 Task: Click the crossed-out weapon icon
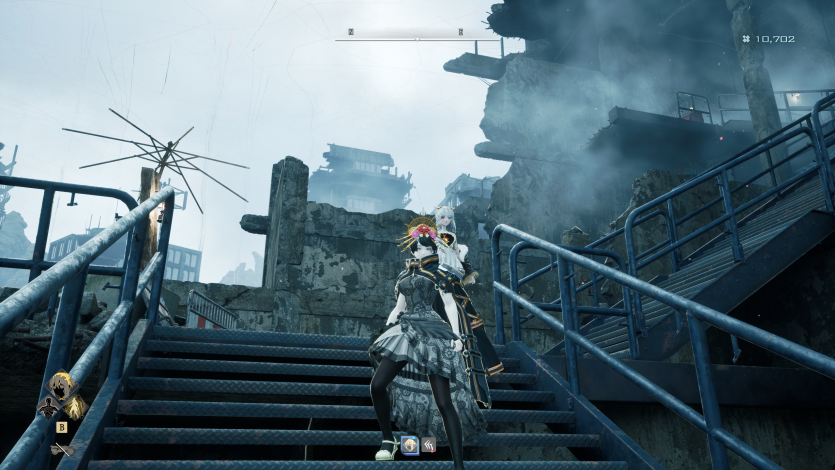point(60,449)
